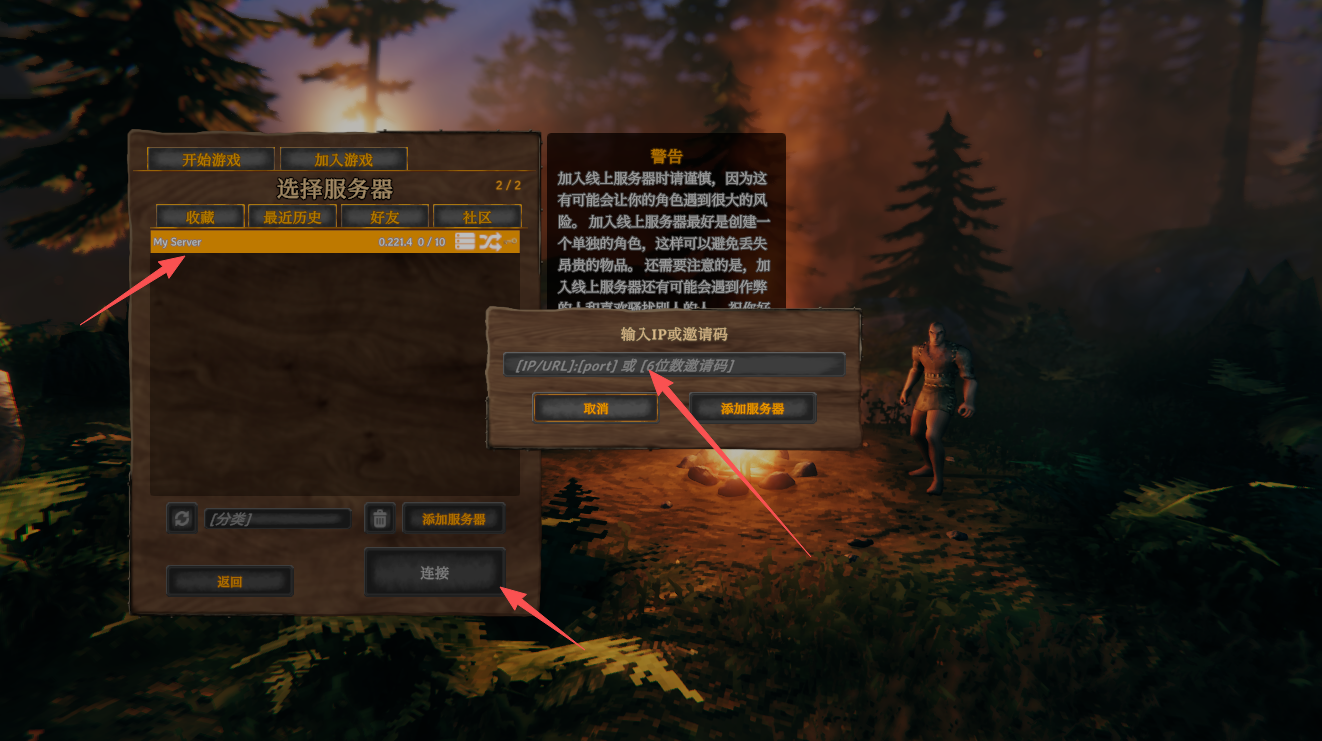Image resolution: width=1322 pixels, height=741 pixels.
Task: Switch to the 好友 tab
Action: click(385, 217)
